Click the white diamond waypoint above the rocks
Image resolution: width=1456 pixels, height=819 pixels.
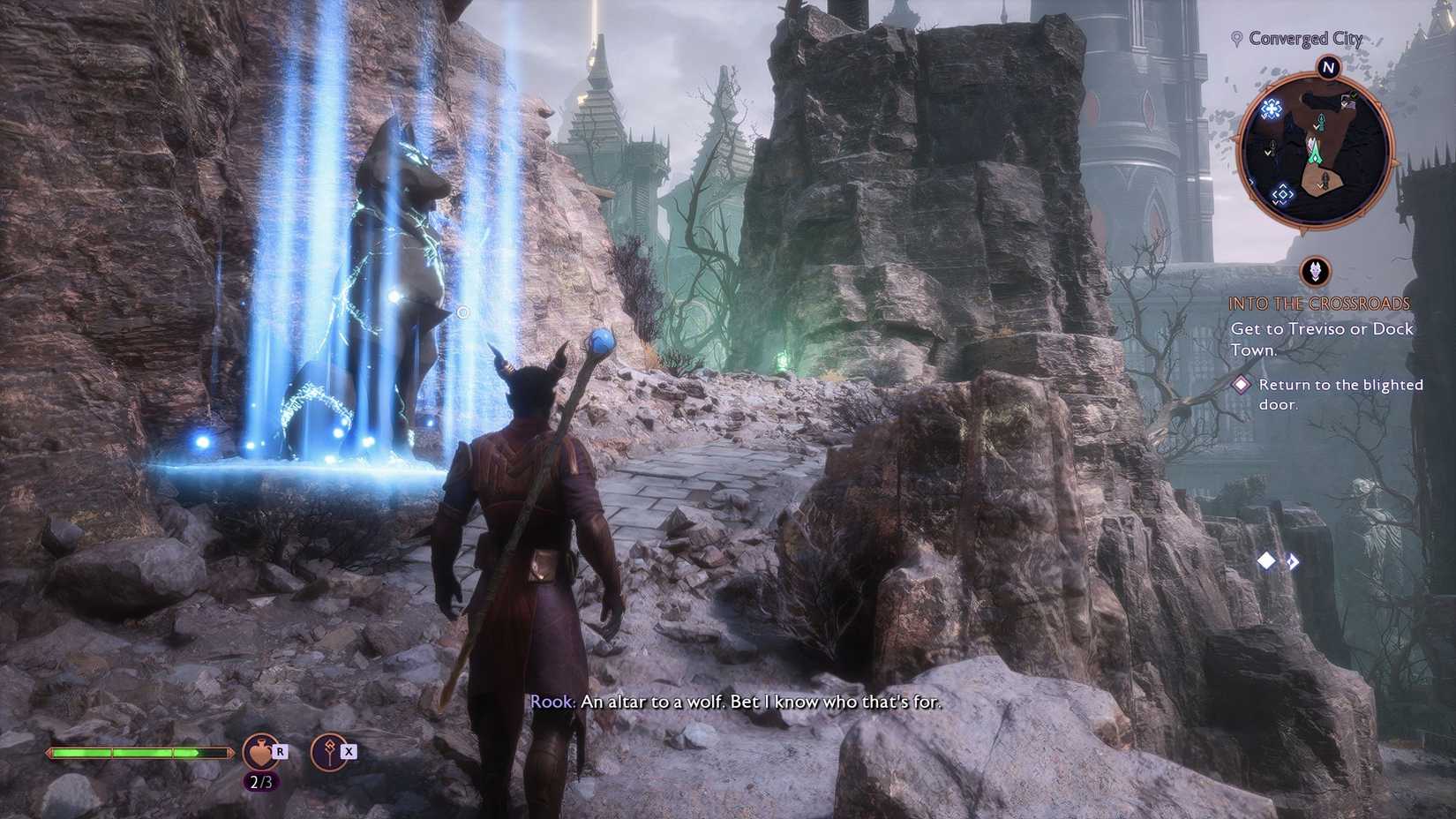1265,559
